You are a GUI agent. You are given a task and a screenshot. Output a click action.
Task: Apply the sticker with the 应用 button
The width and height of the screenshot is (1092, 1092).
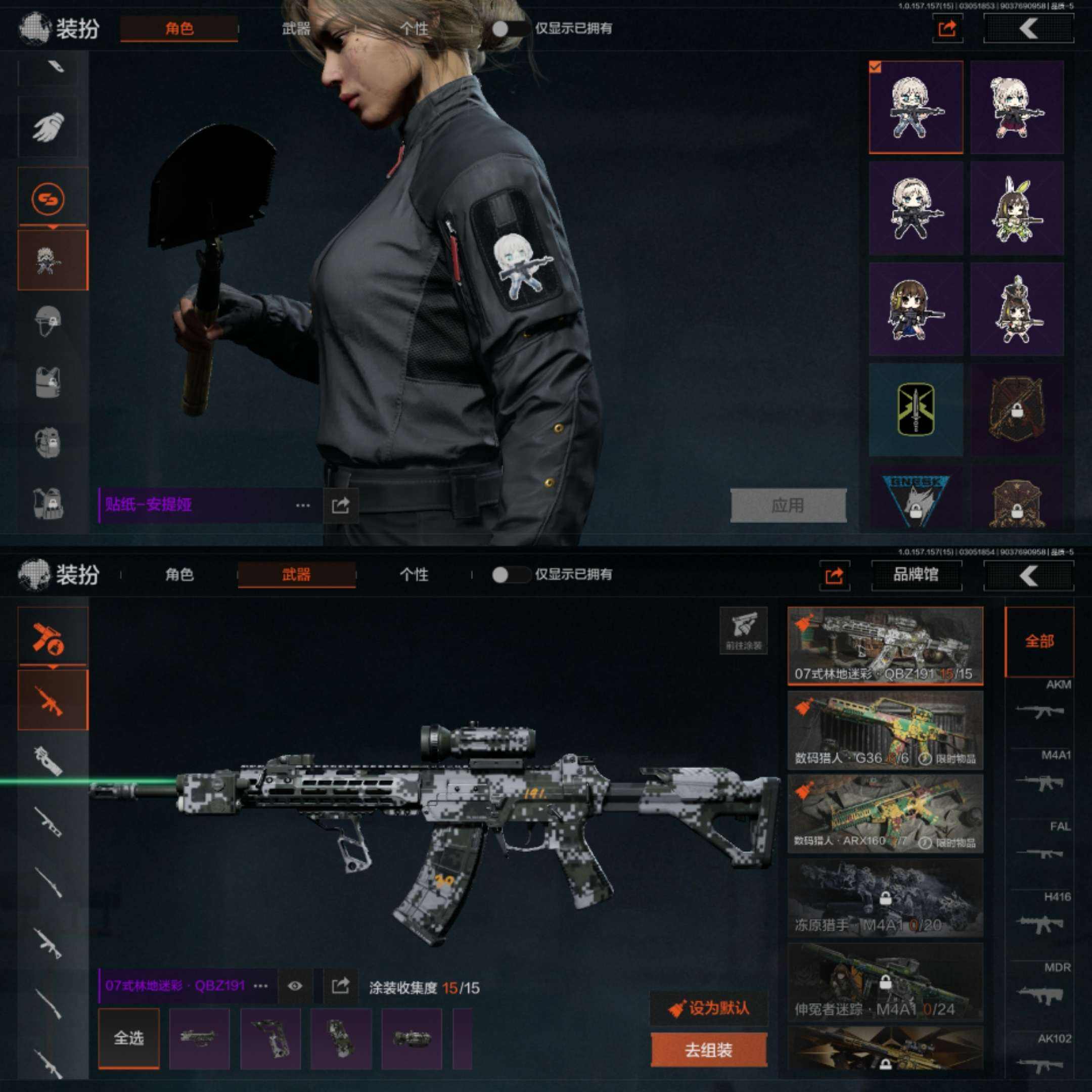(788, 505)
